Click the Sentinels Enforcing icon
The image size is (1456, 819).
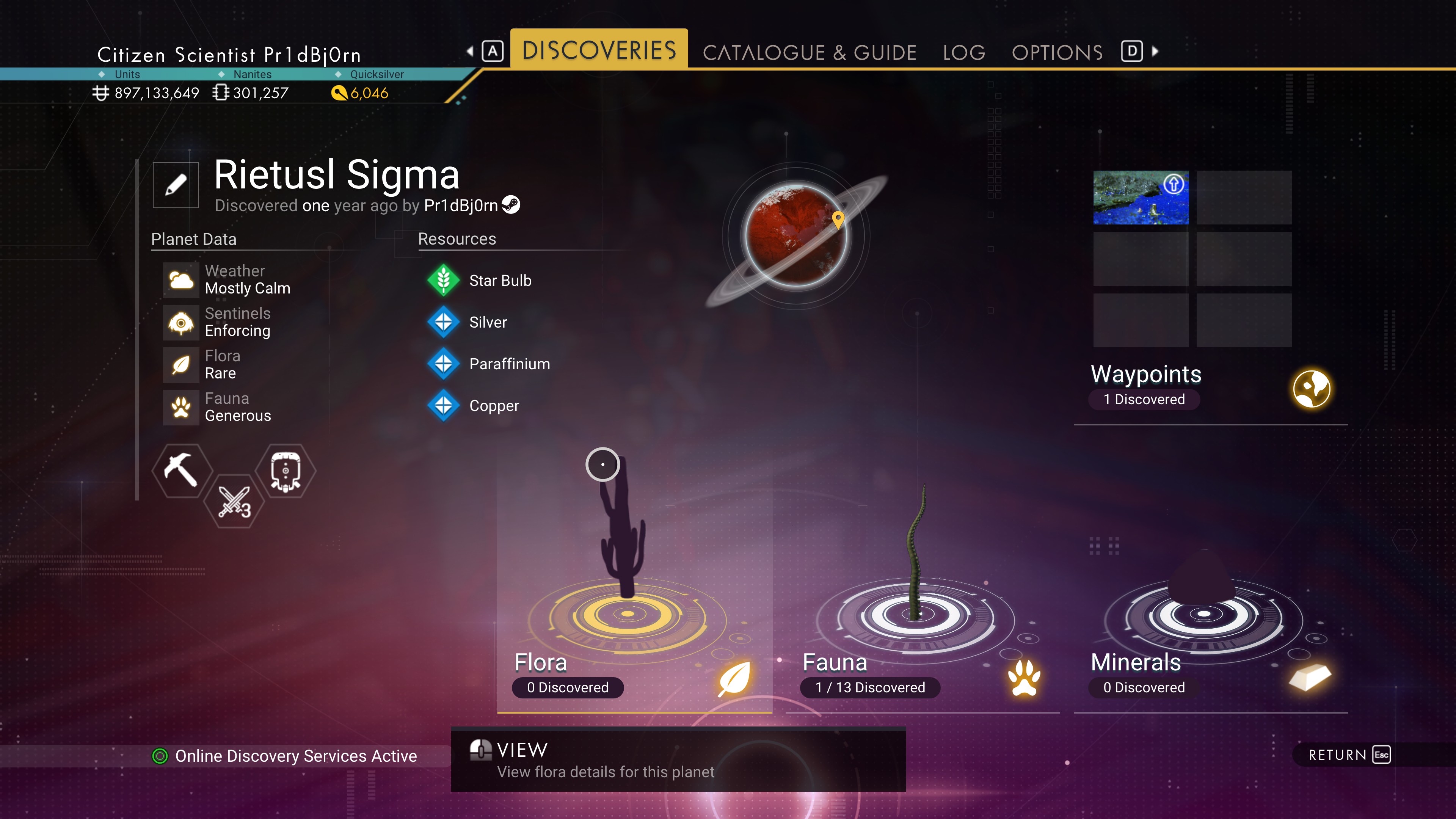point(181,323)
